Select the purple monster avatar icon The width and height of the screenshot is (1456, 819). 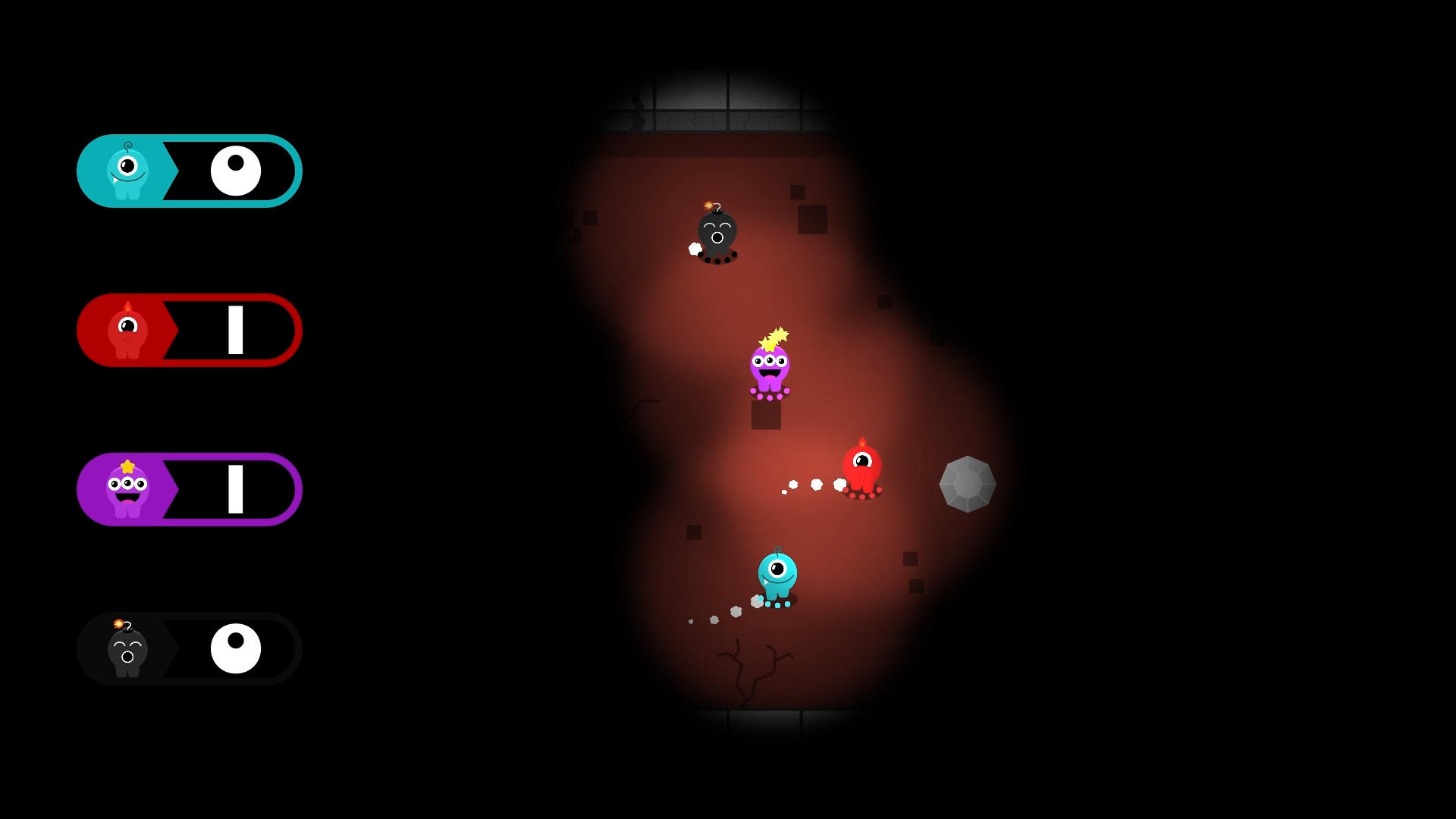pos(127,489)
